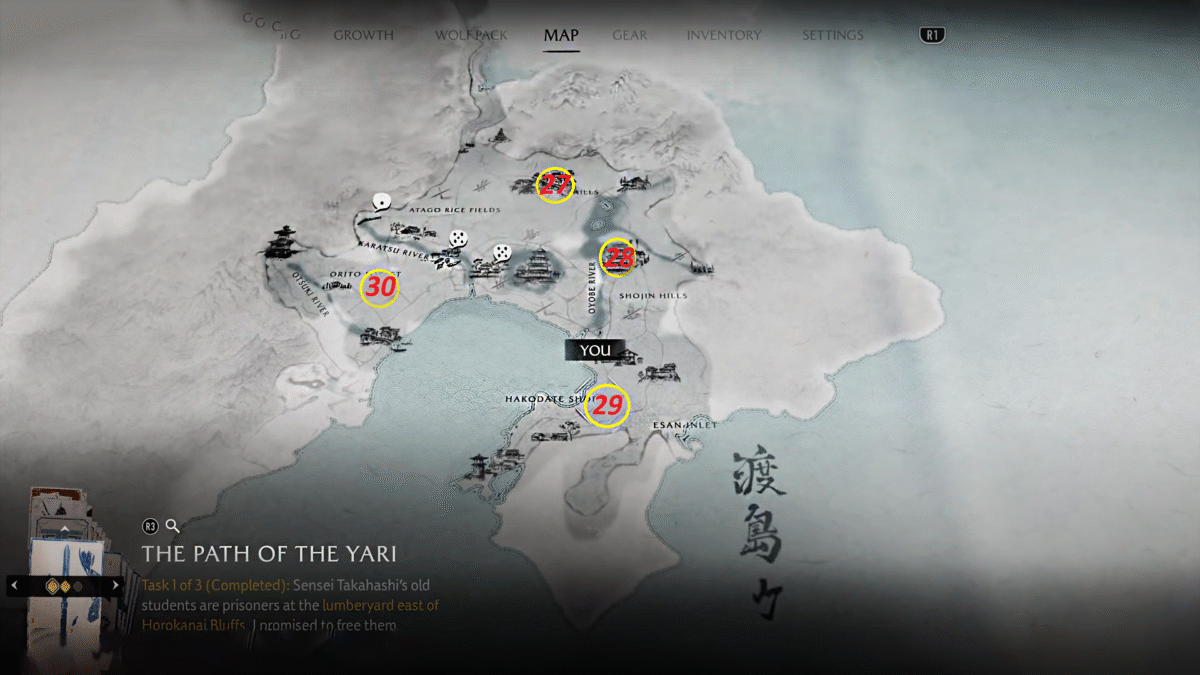Open The Path of the Yari quest title
Image resolution: width=1200 pixels, height=675 pixels.
point(269,553)
